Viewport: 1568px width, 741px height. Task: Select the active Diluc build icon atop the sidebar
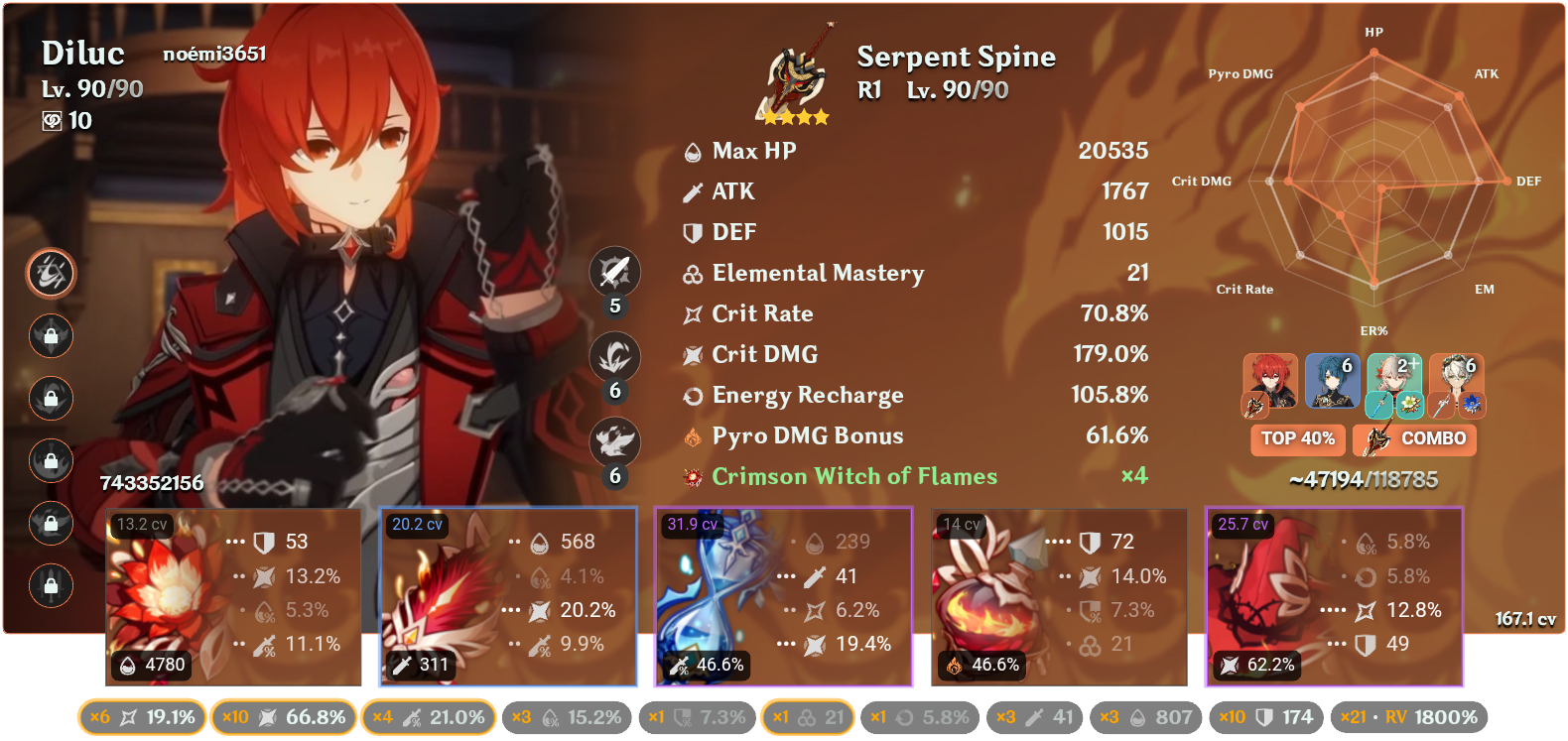click(51, 274)
